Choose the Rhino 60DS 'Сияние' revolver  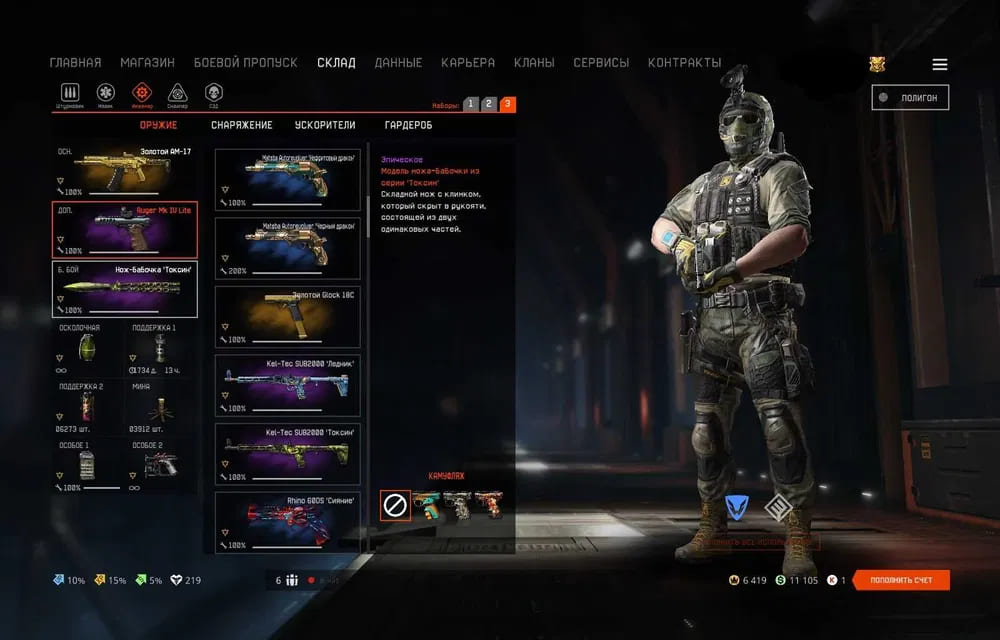[x=288, y=522]
